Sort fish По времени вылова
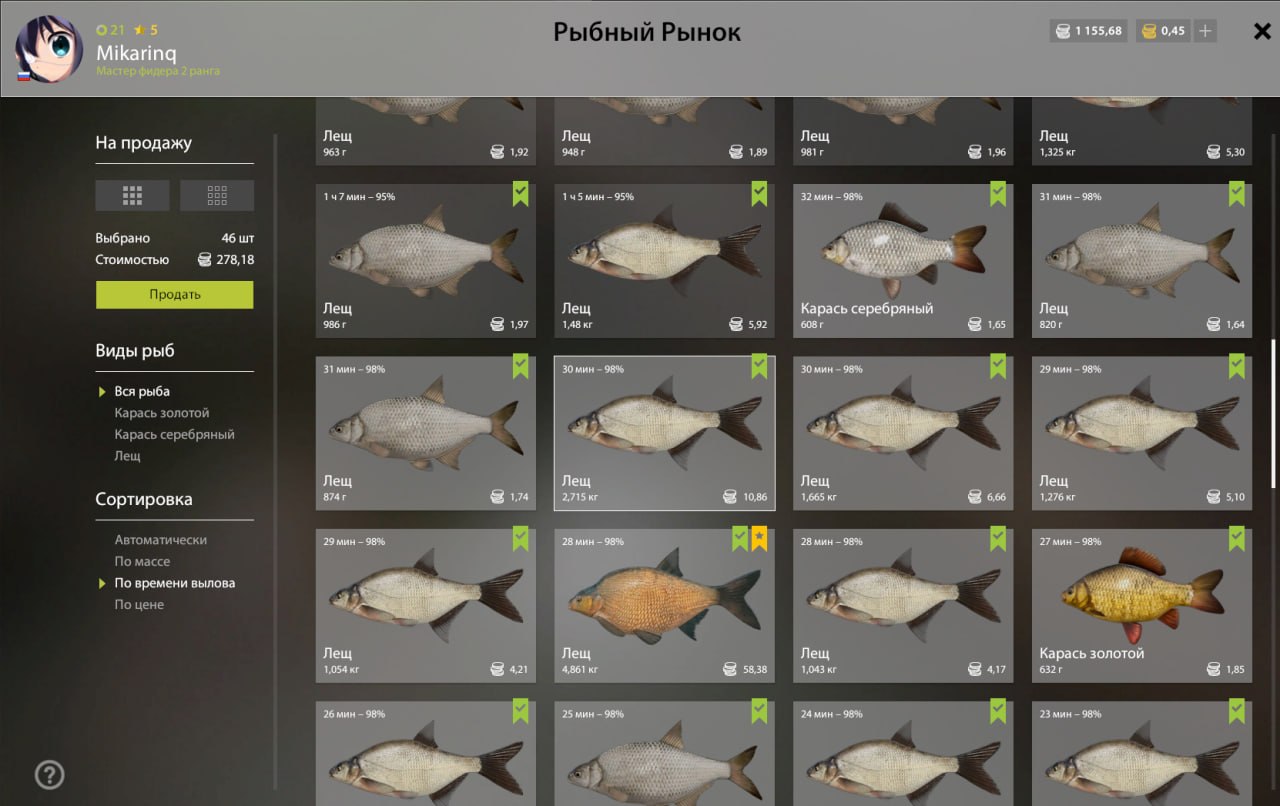This screenshot has height=806, width=1280. click(174, 583)
